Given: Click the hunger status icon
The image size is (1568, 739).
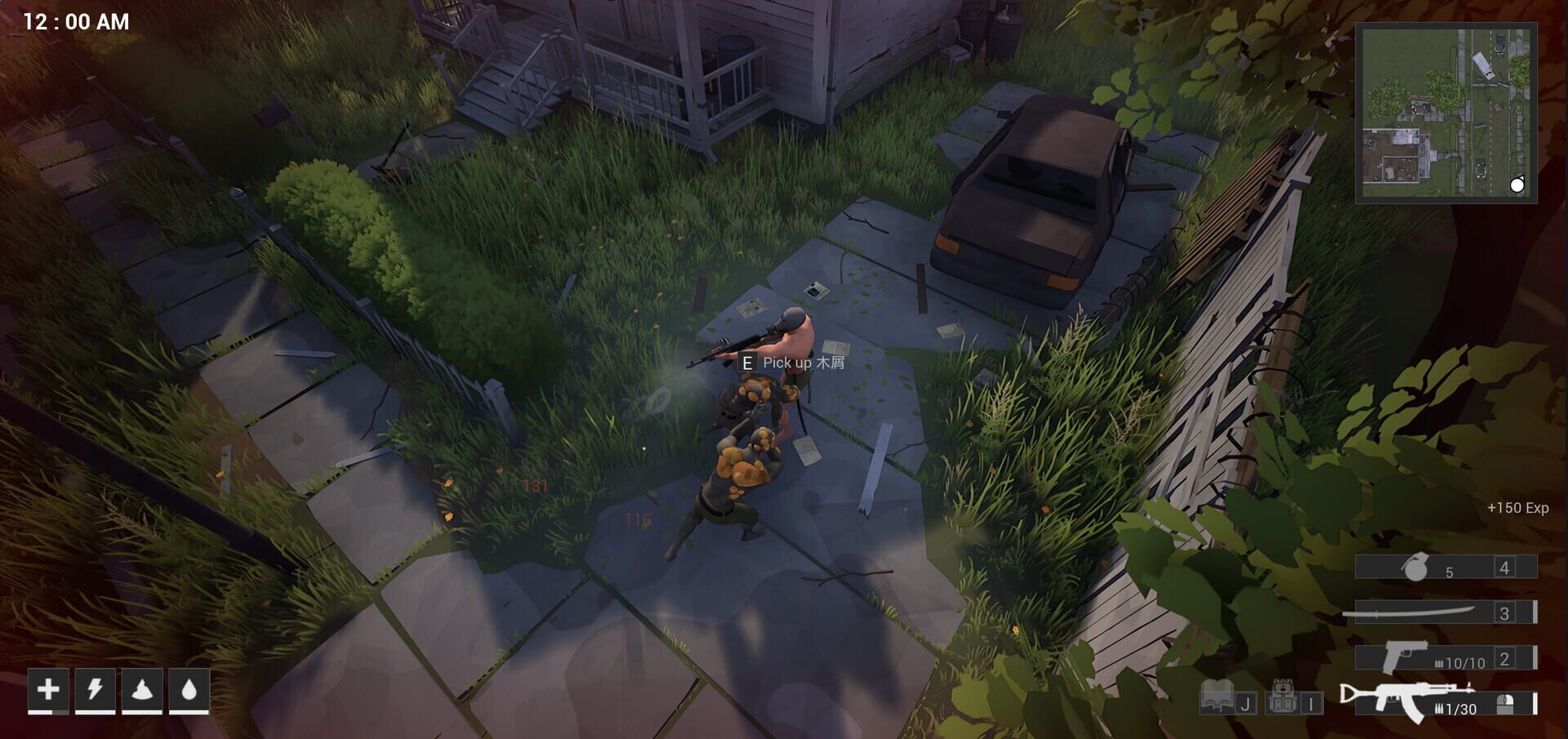Looking at the screenshot, I should [x=141, y=690].
